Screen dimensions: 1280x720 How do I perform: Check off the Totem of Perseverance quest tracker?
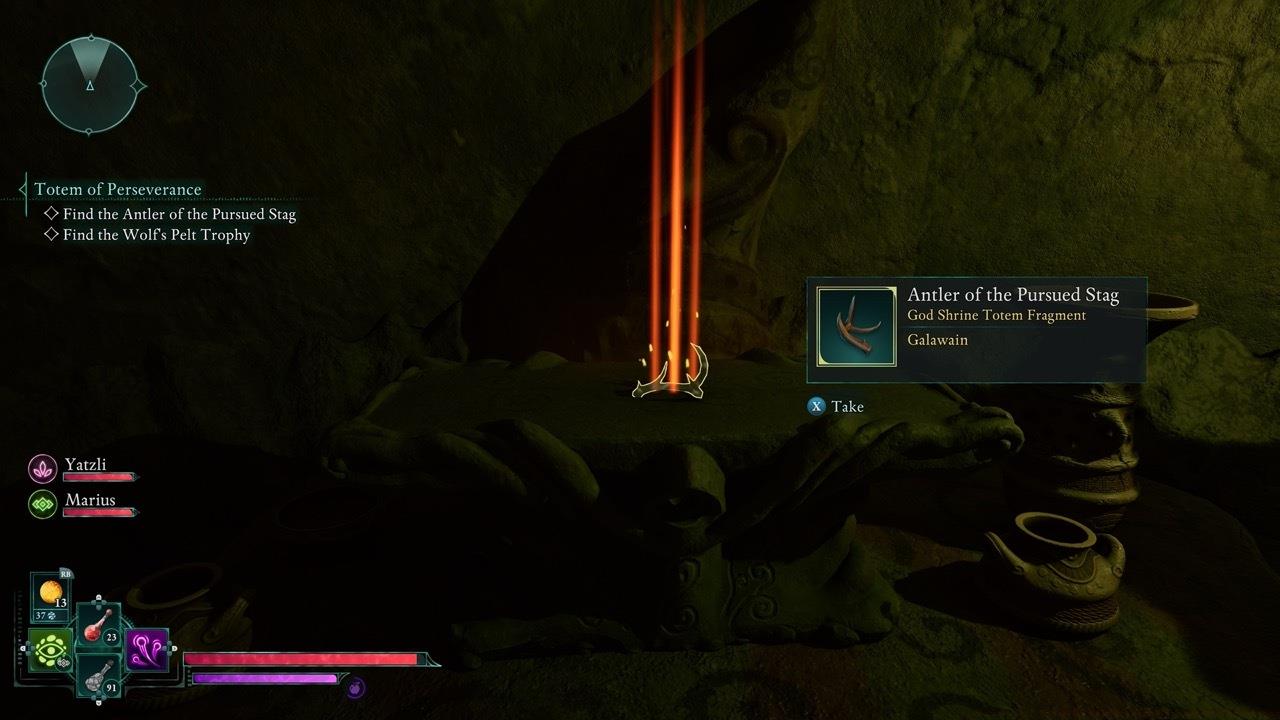click(x=117, y=189)
